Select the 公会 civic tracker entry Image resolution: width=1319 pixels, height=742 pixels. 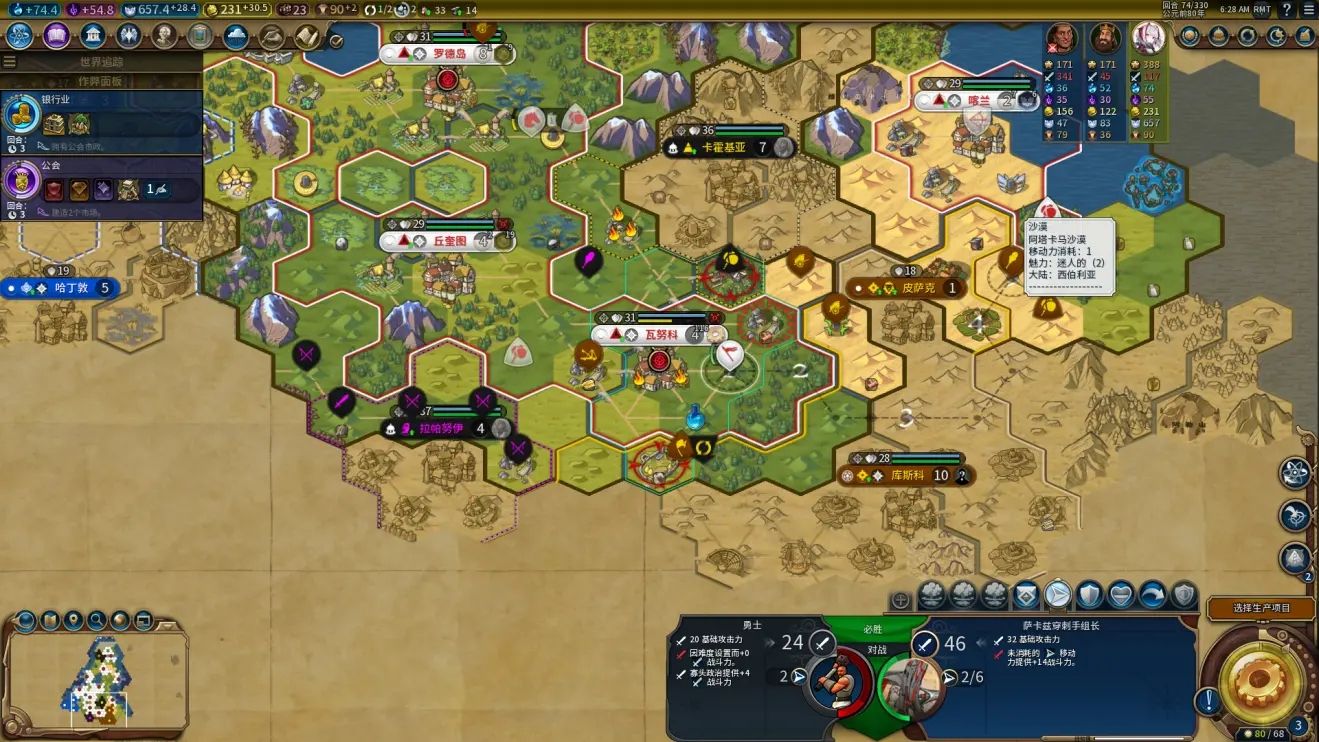click(x=100, y=186)
